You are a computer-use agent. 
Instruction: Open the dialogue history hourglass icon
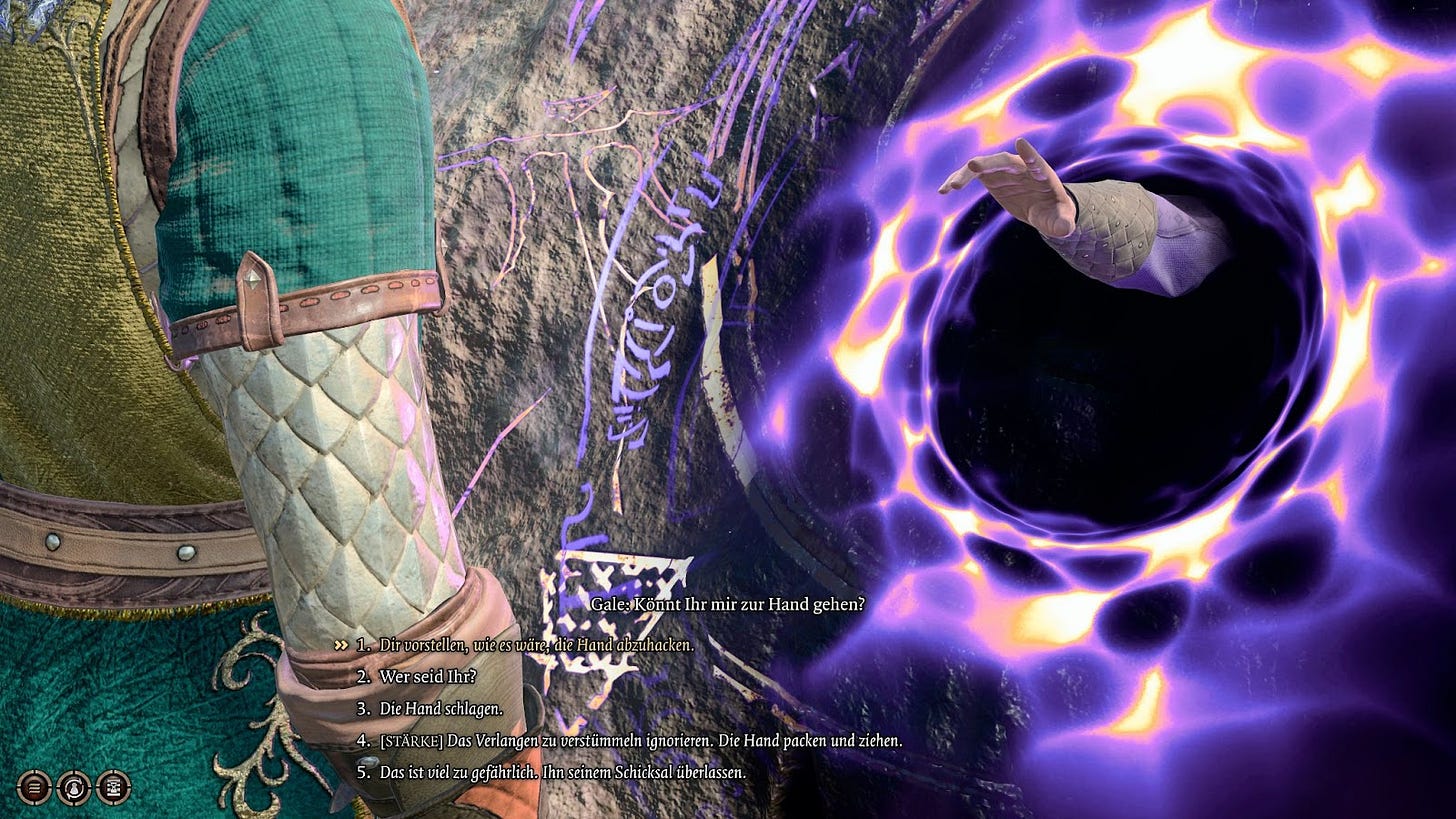tap(113, 787)
